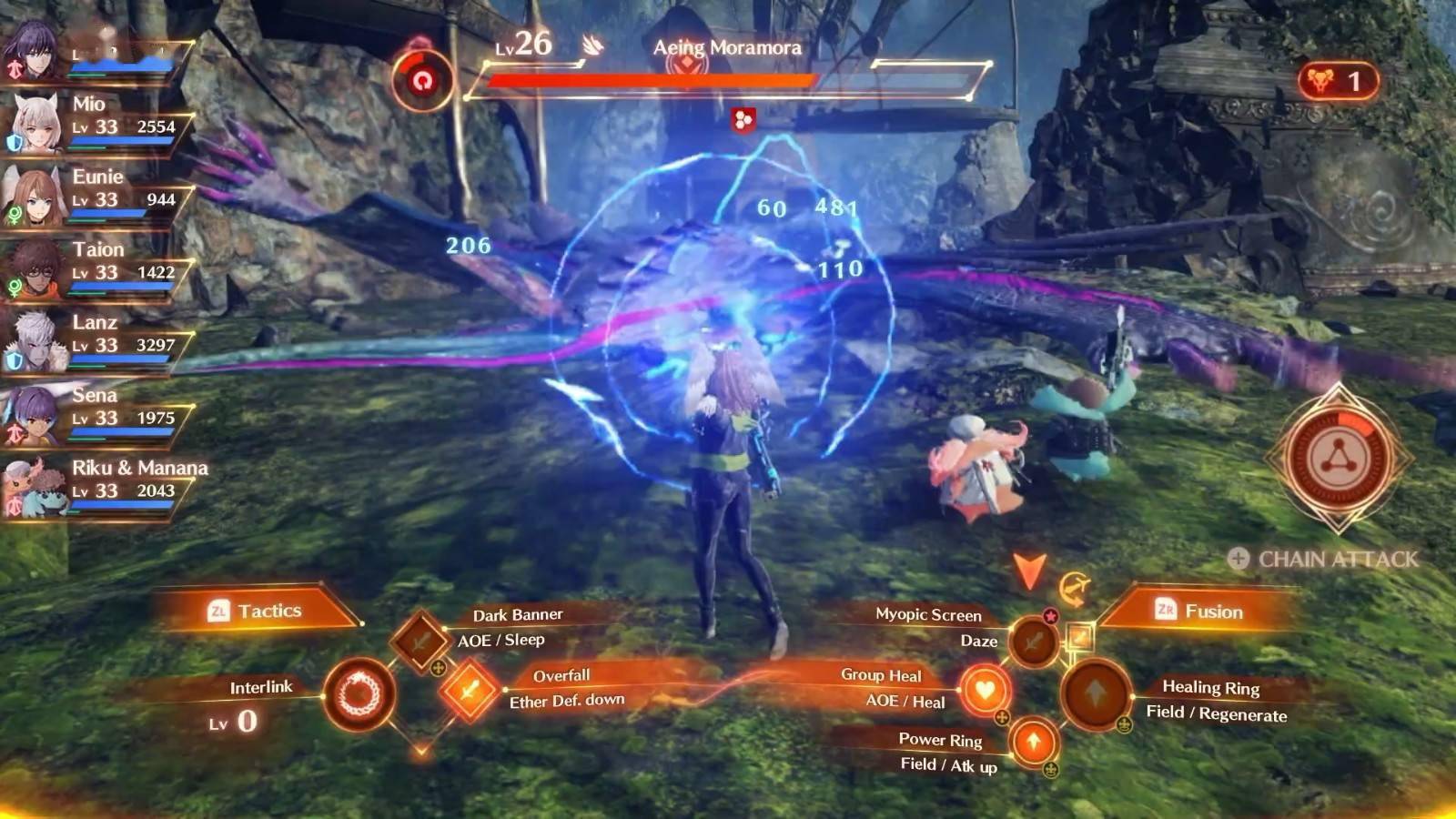The image size is (1456, 819).
Task: Cast the Group Heal heart icon
Action: [985, 690]
